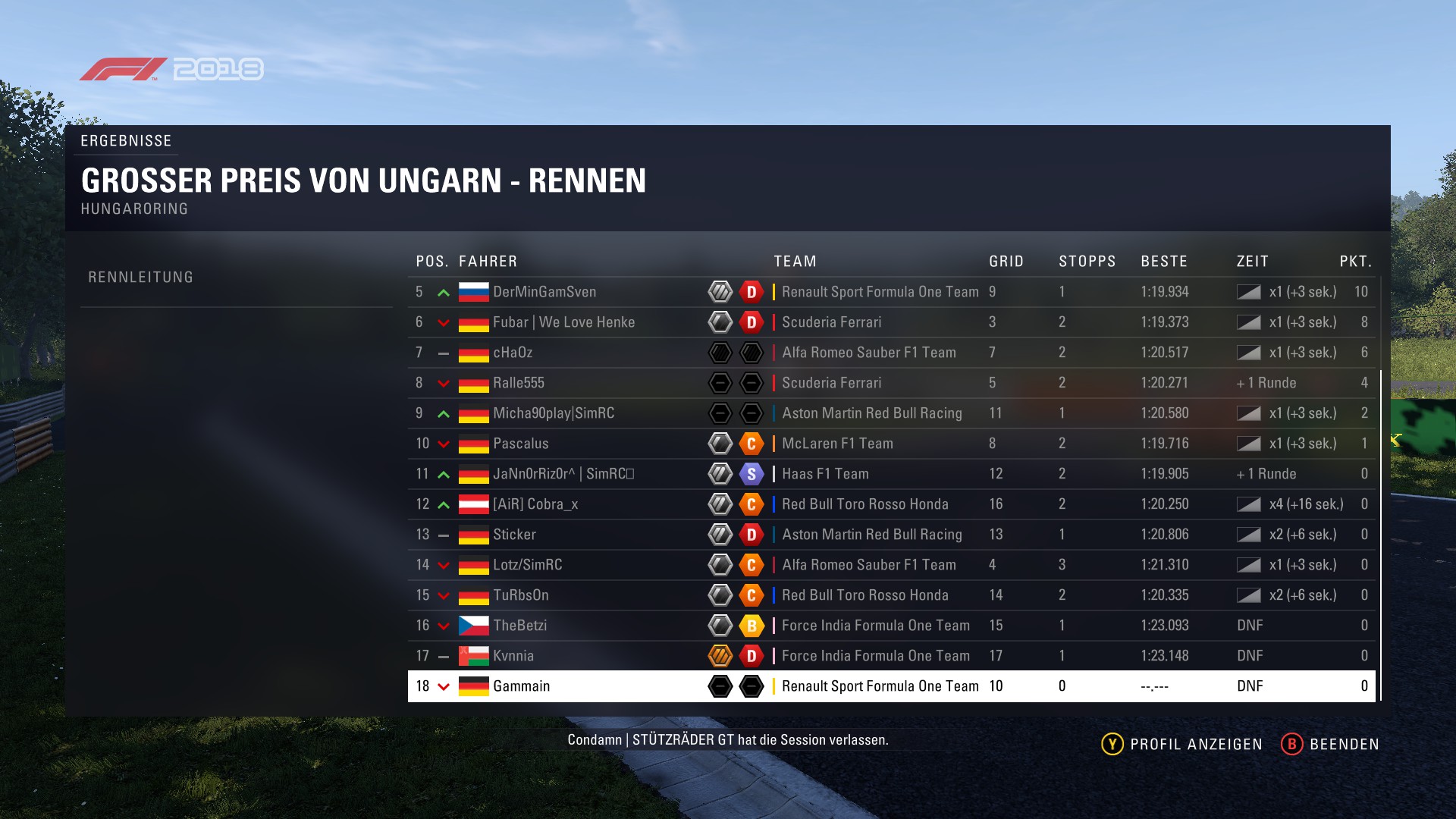Open the Rennleitung section
Screen dimensions: 1456x819
[x=141, y=278]
